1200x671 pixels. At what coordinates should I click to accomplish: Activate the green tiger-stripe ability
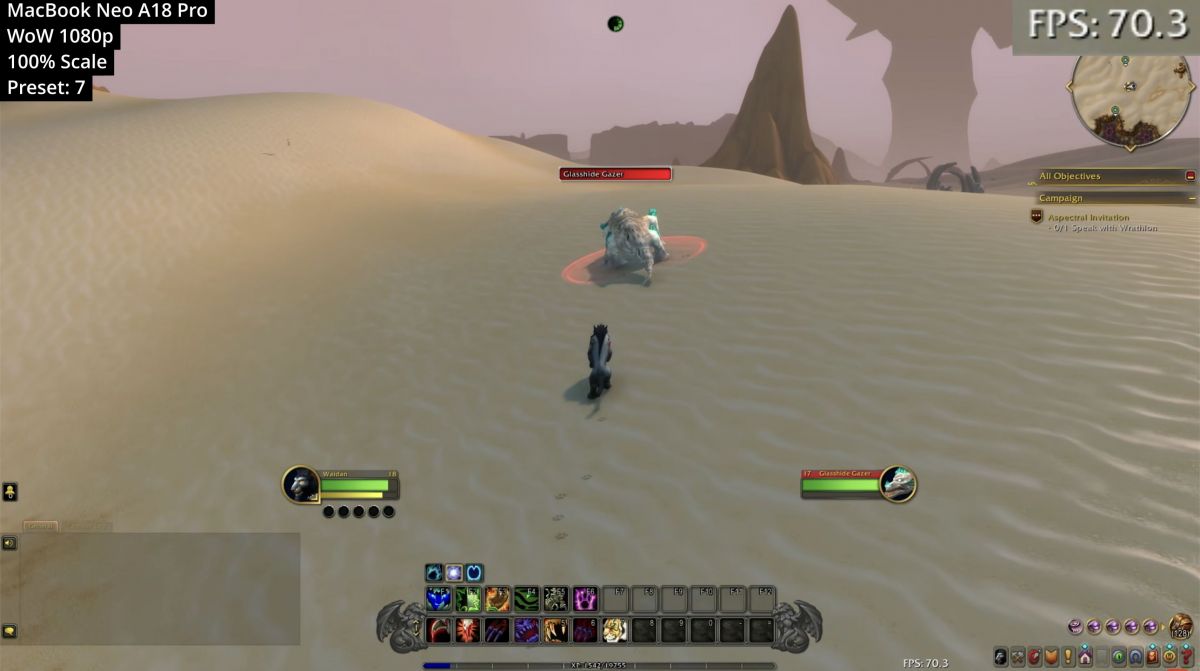pos(527,599)
